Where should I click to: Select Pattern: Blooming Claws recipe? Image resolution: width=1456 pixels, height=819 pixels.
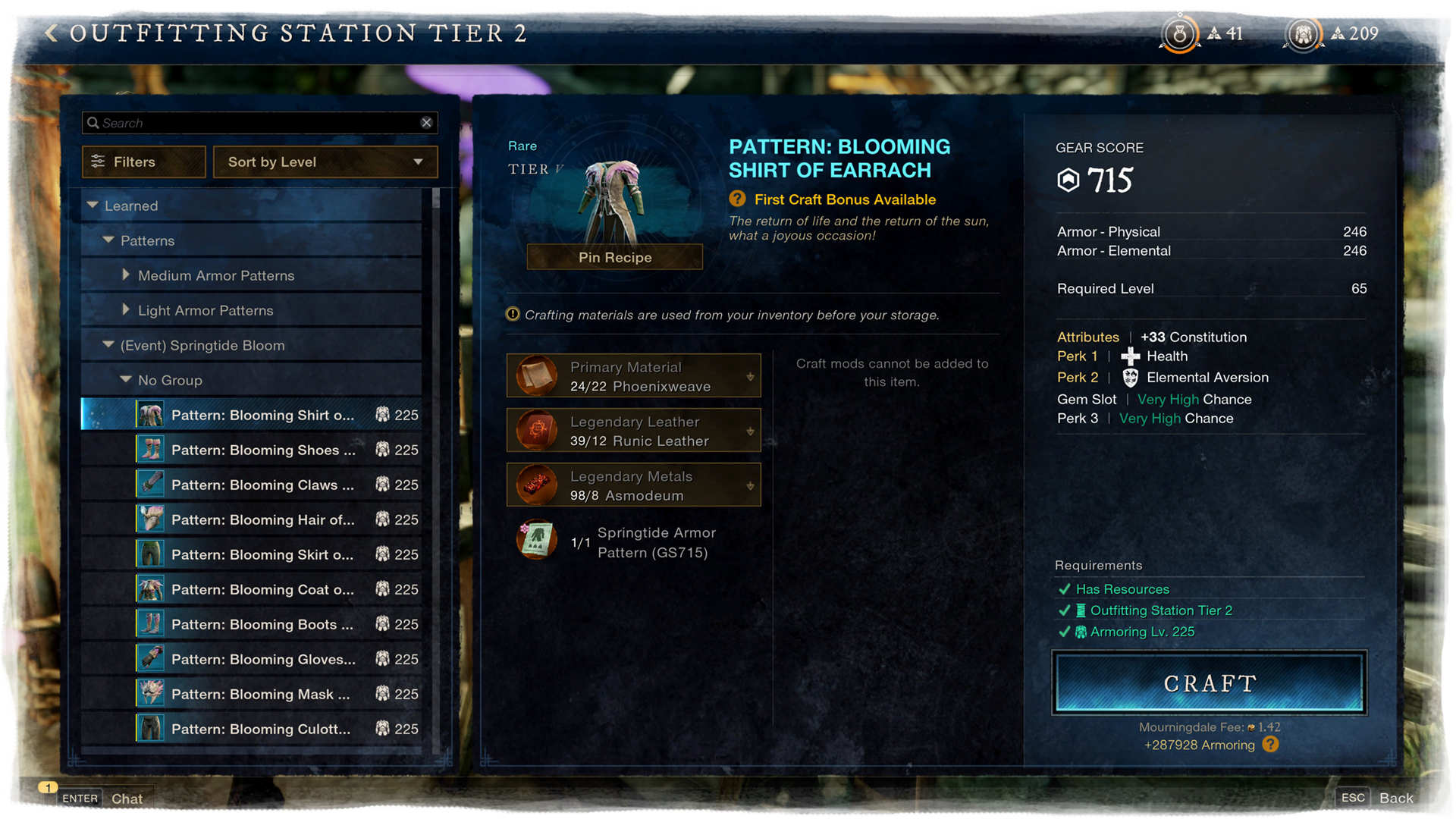(x=262, y=485)
